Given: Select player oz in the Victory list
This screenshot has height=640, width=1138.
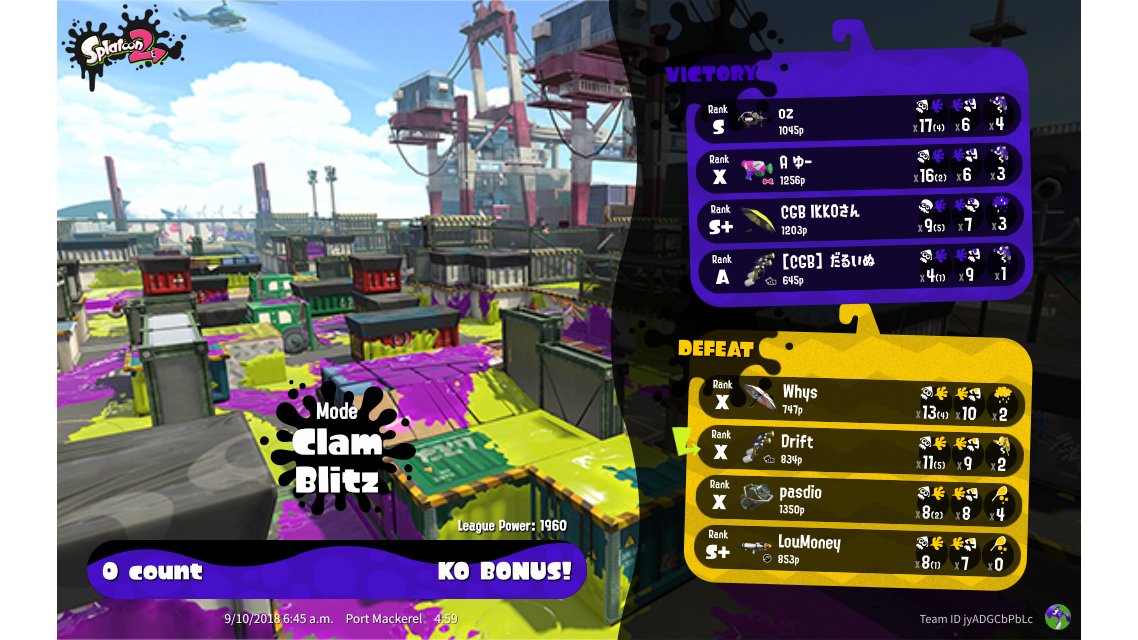Looking at the screenshot, I should pos(858,116).
